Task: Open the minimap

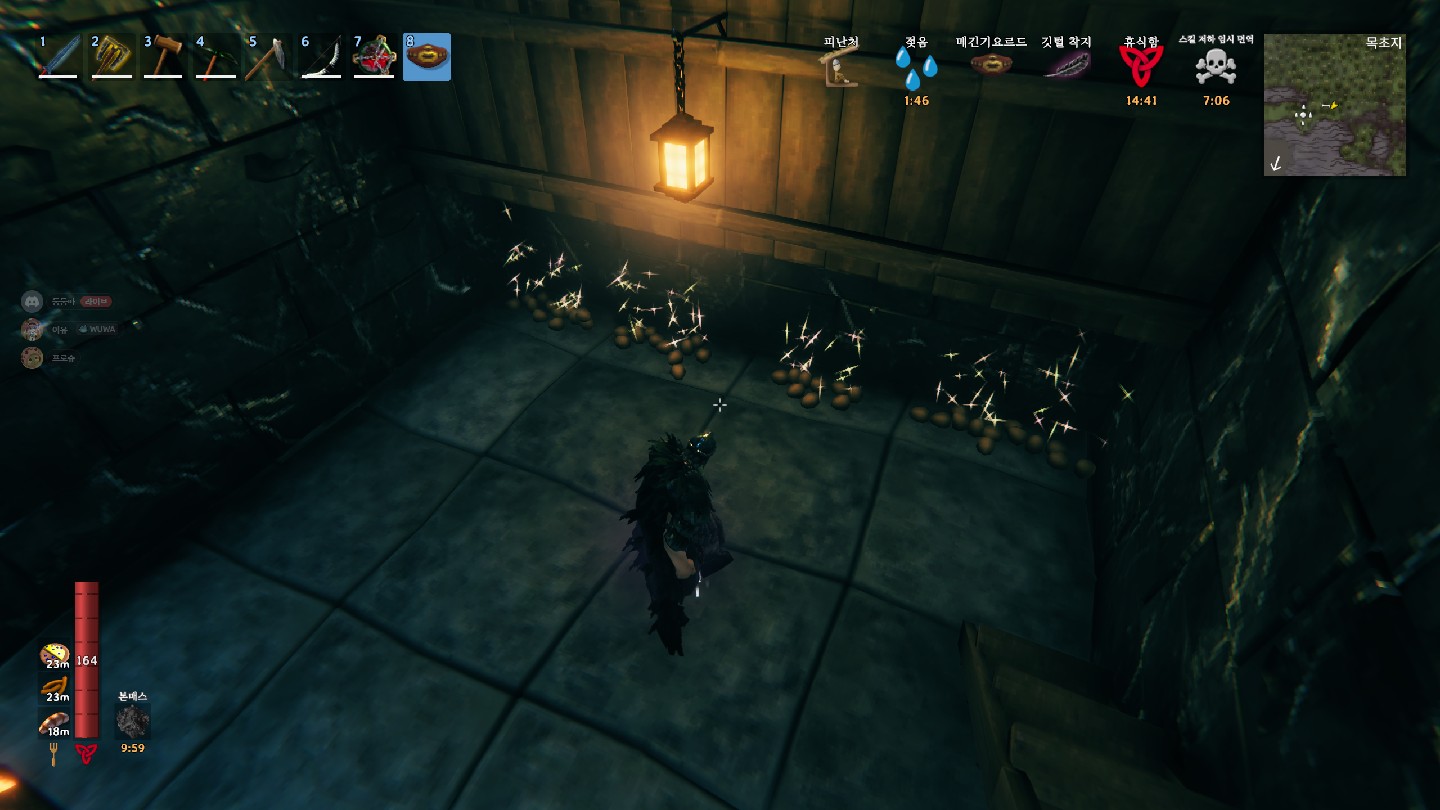Action: [1334, 105]
